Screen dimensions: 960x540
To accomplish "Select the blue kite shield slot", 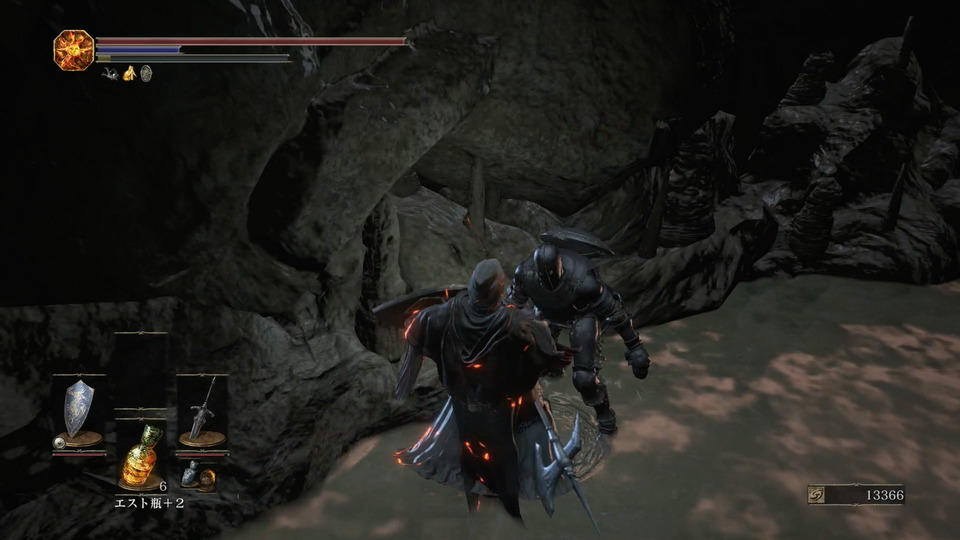I will [x=78, y=409].
